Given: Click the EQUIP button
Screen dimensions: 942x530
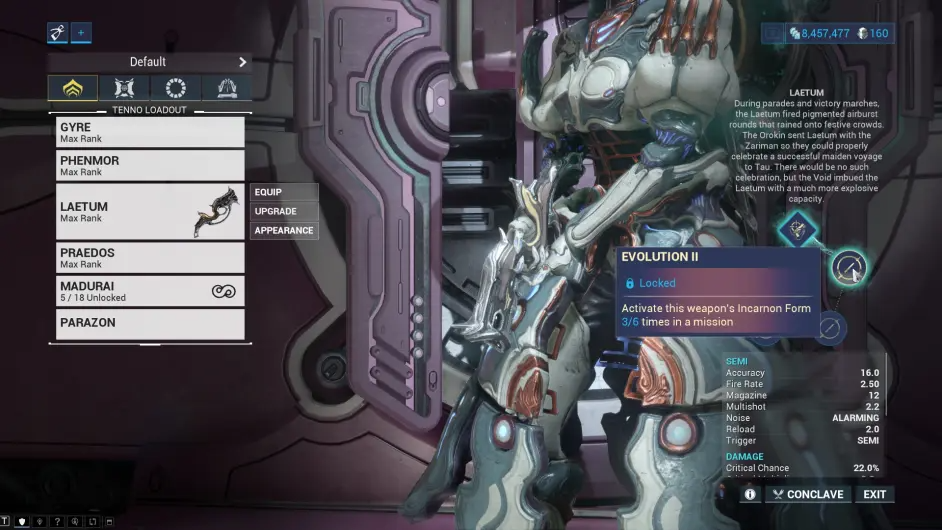Looking at the screenshot, I should [284, 192].
